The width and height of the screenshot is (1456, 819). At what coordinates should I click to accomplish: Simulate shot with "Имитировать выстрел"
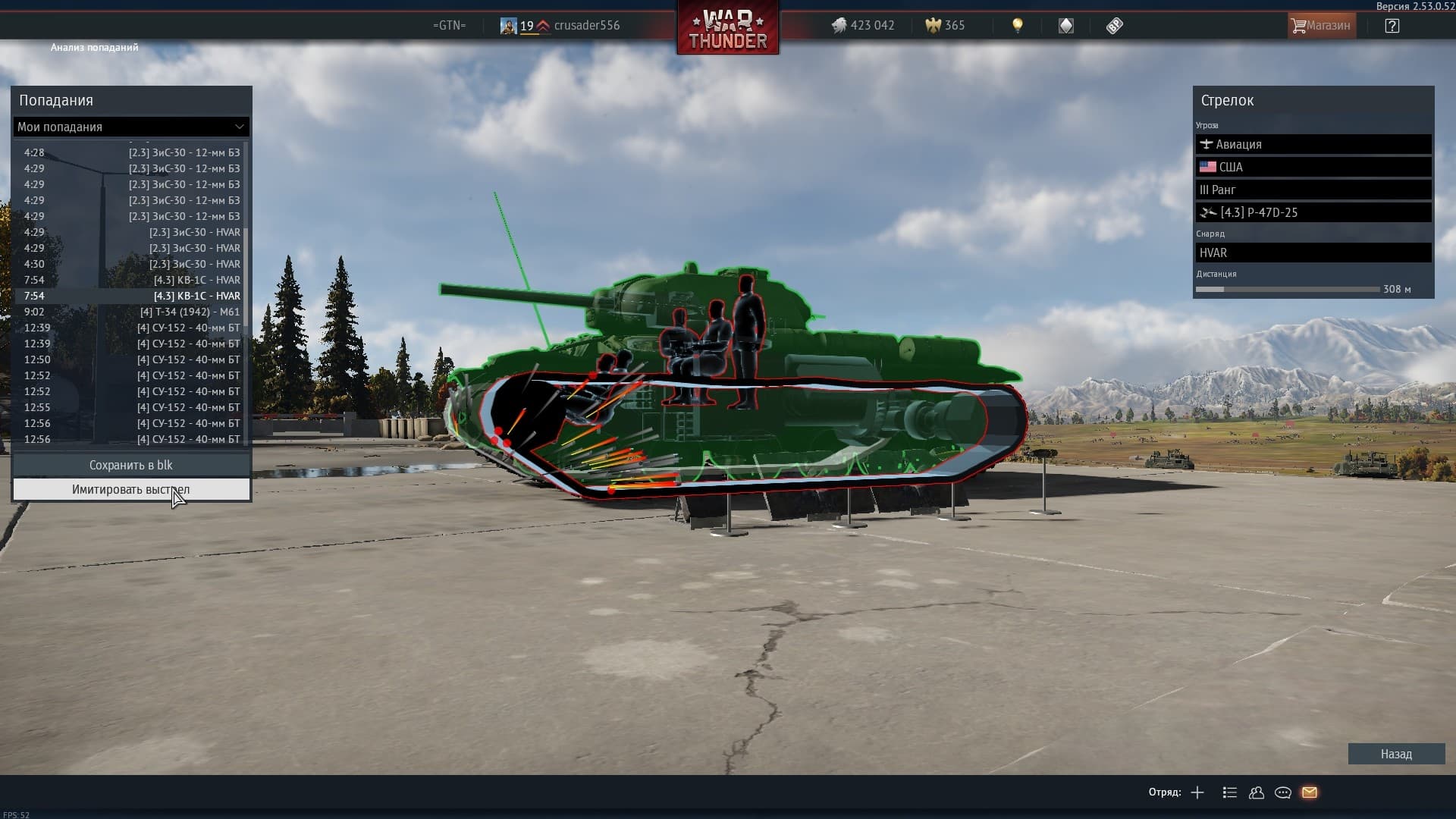(131, 490)
